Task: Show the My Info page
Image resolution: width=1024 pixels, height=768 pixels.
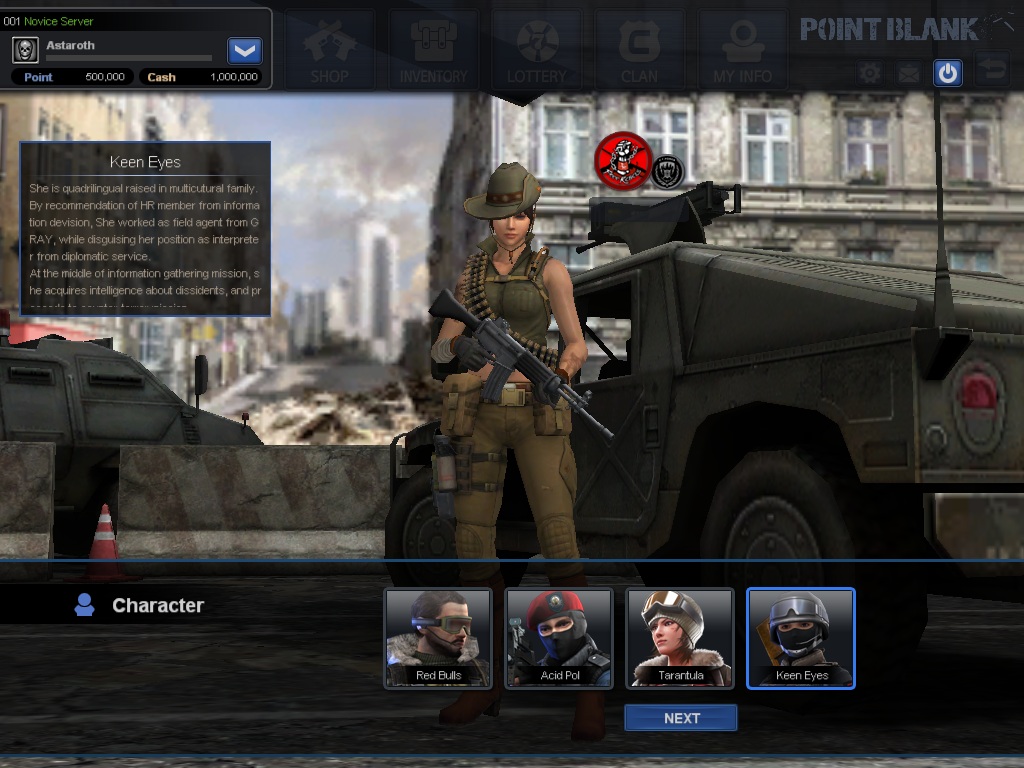Action: coord(743,50)
